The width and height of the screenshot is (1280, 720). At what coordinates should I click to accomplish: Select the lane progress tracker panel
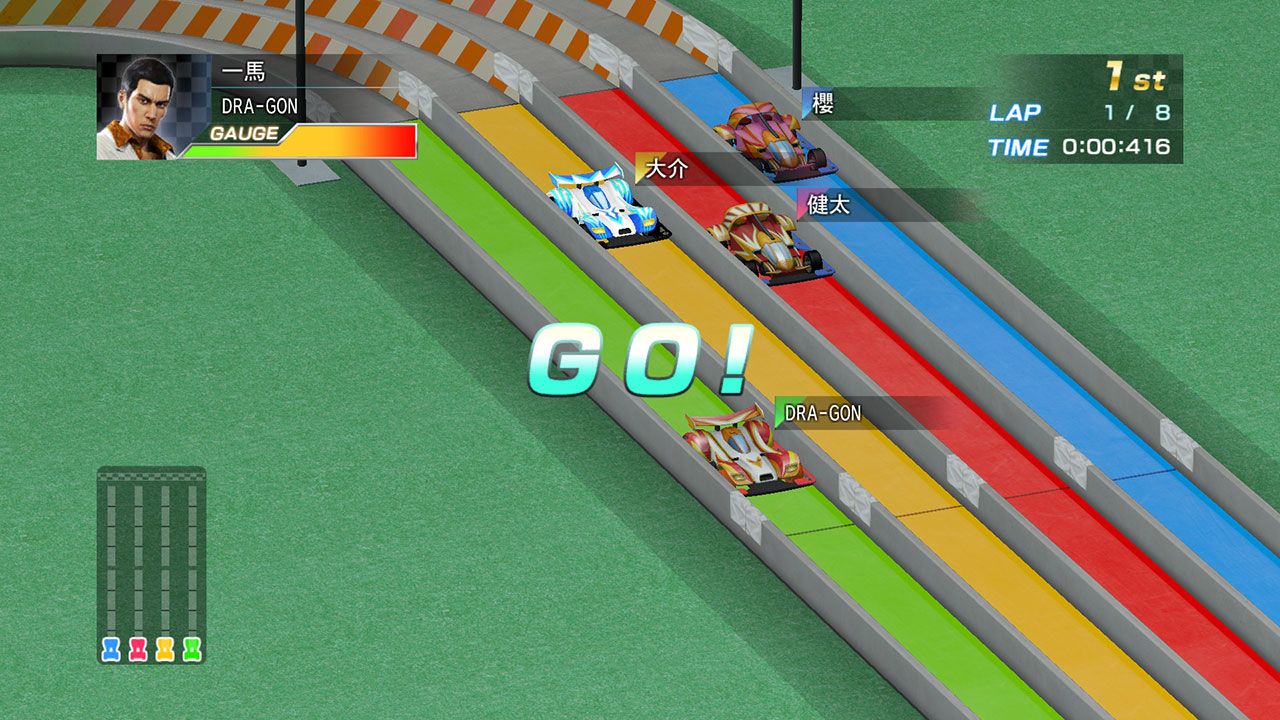(151, 565)
